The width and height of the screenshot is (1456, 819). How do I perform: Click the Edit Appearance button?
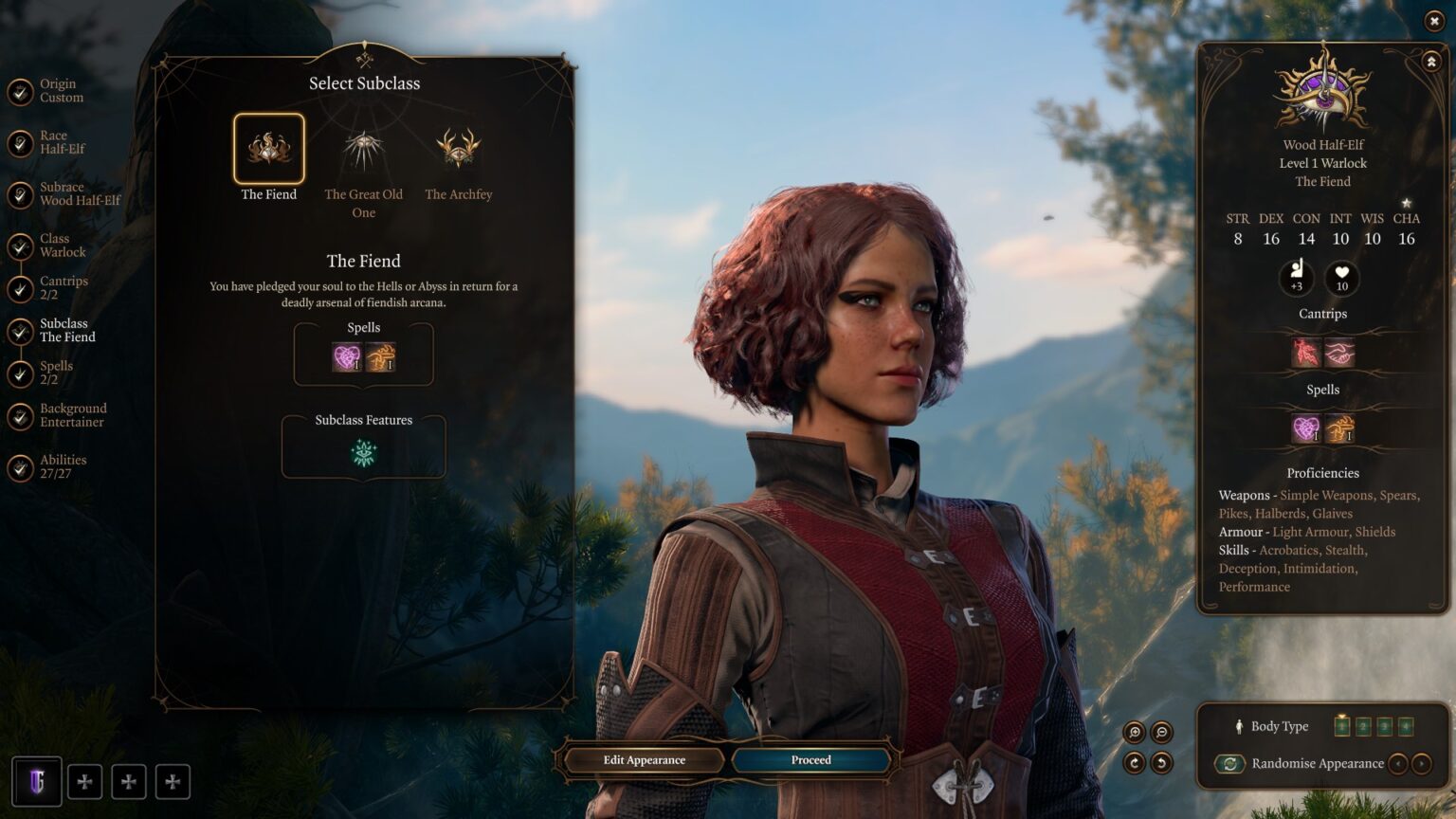pyautogui.click(x=646, y=759)
